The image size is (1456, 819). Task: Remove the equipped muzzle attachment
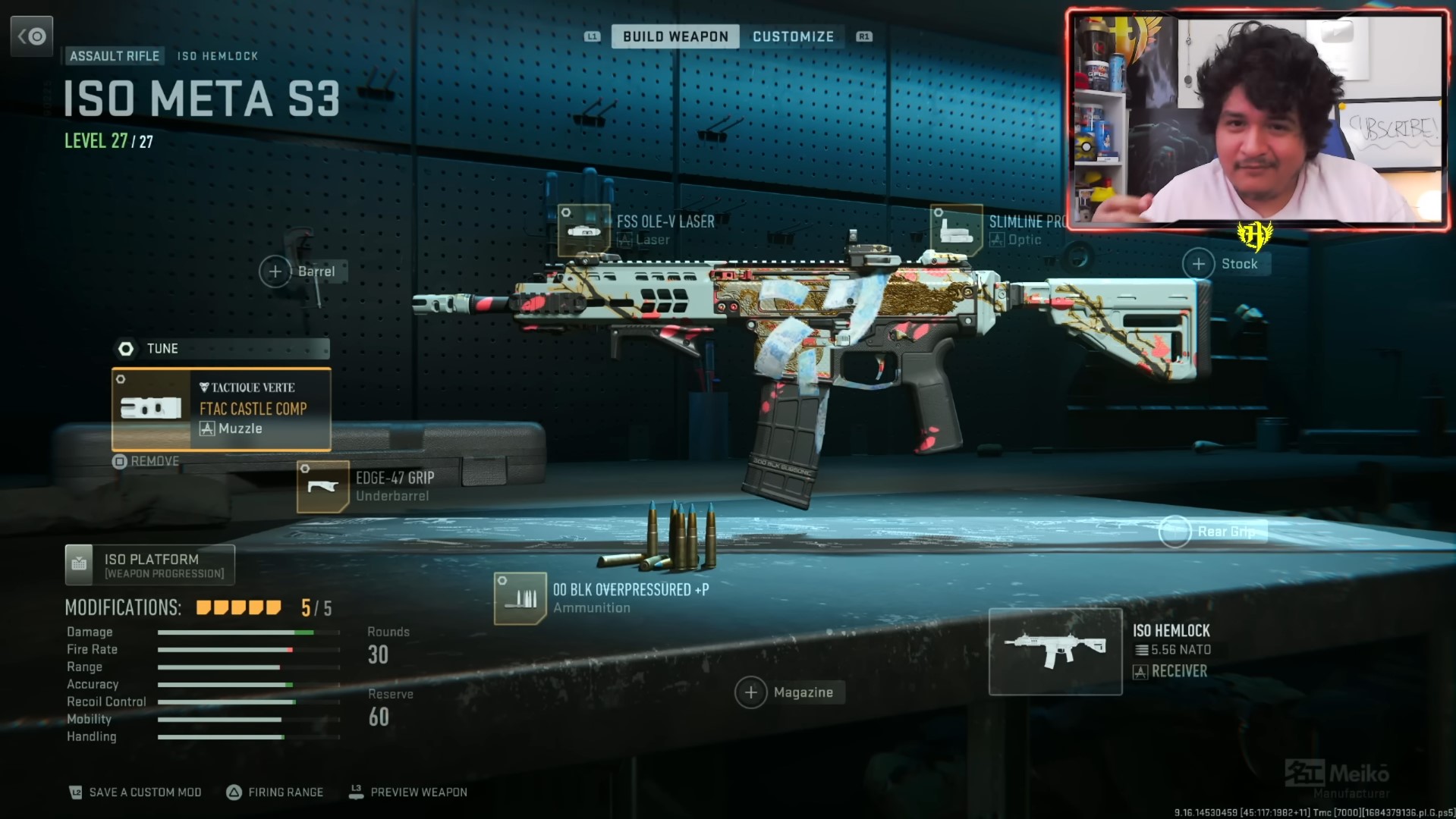[x=146, y=461]
